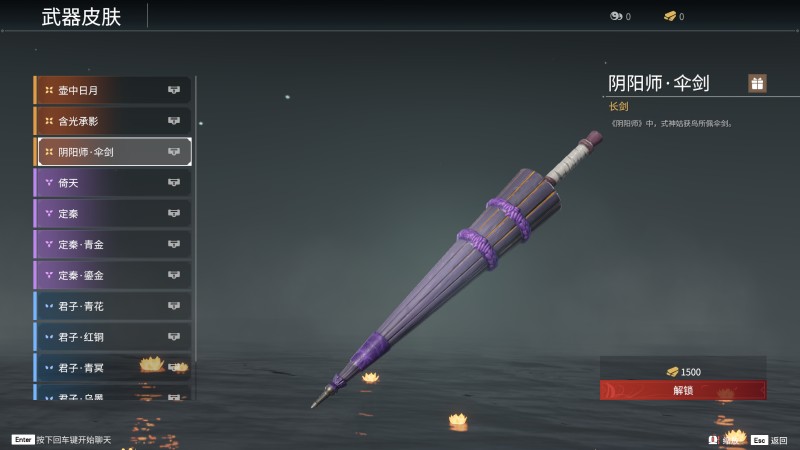Screen dimensions: 800x450
Task: Click the silver coin currency icon at top
Action: [615, 16]
